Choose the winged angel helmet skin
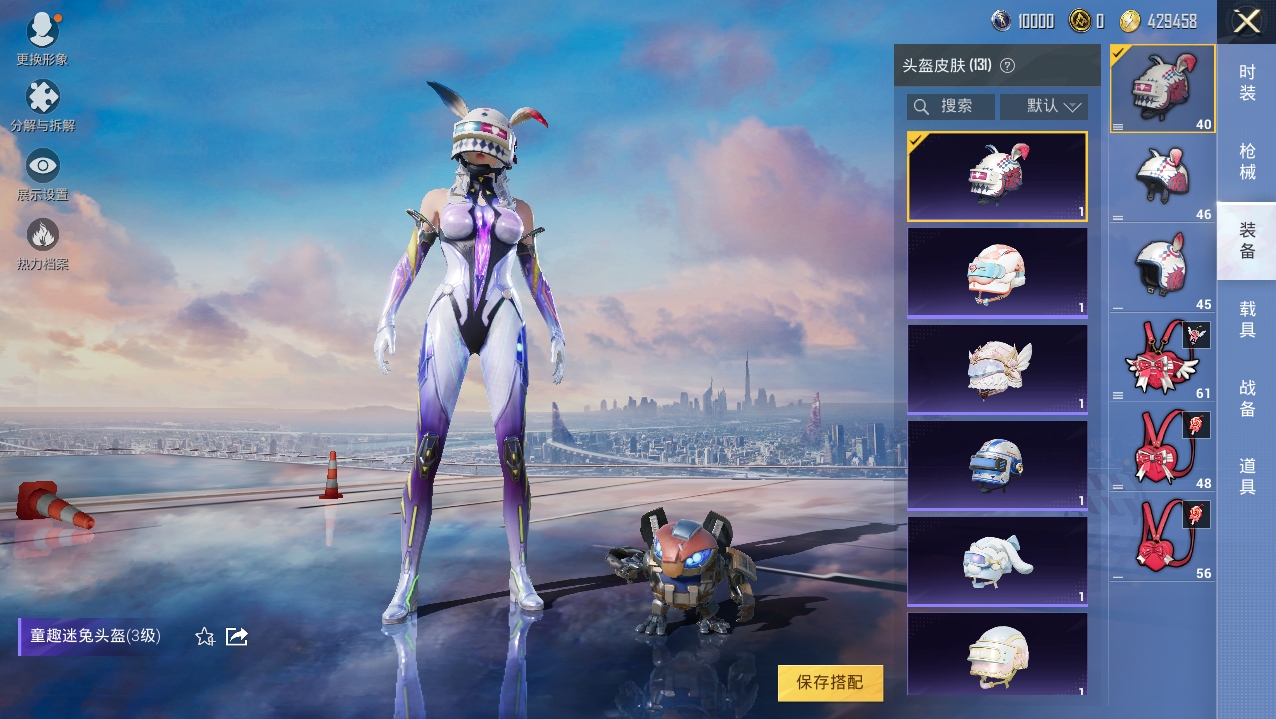The image size is (1276, 719). (996, 369)
